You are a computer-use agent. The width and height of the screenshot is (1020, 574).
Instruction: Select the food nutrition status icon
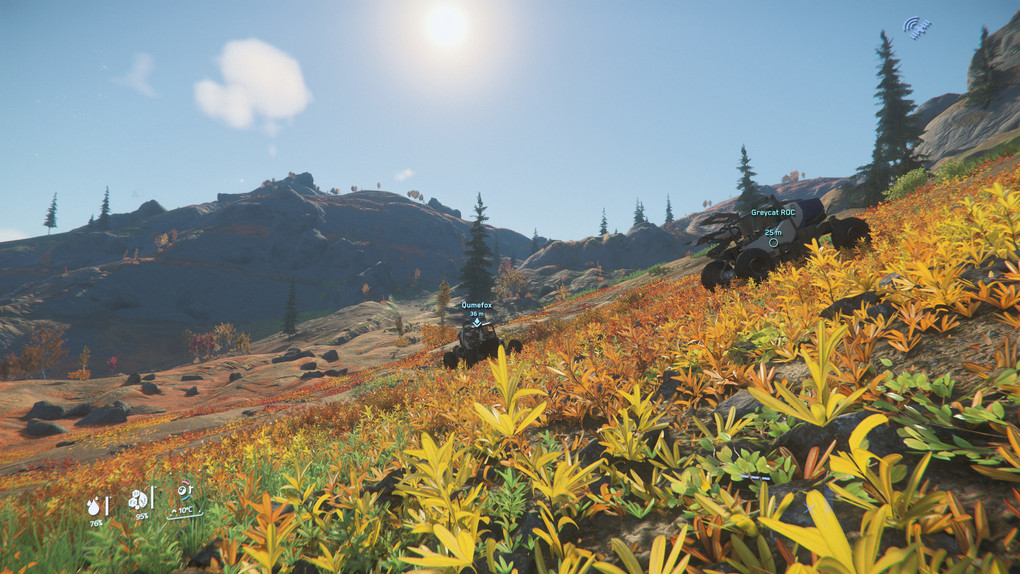[137, 499]
